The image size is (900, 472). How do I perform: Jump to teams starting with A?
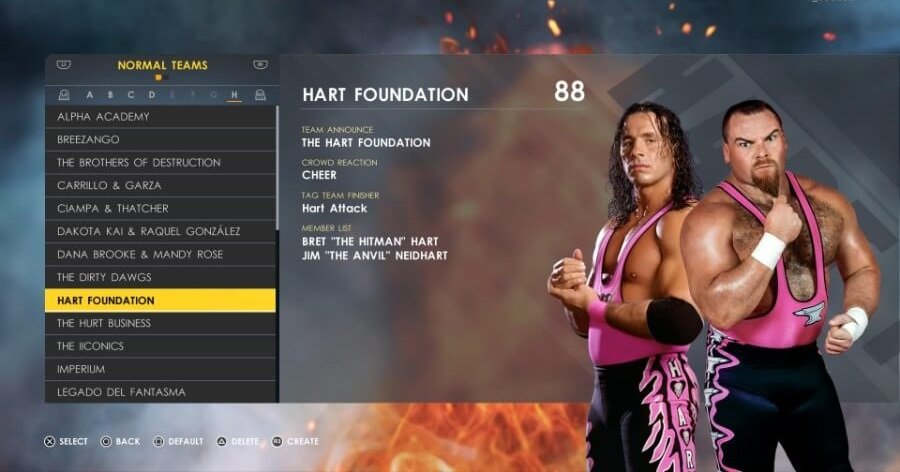tap(90, 95)
